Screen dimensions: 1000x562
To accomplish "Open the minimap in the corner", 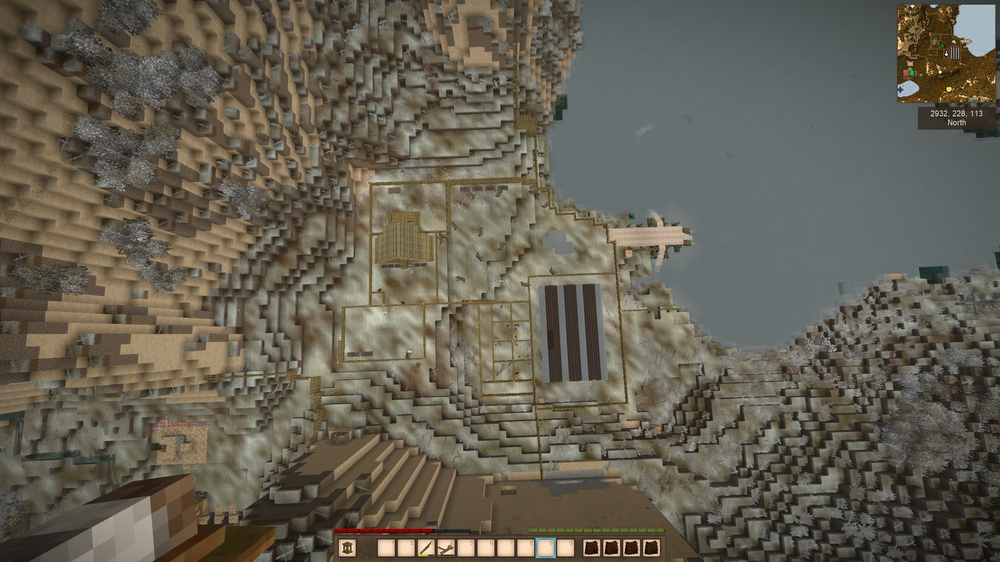I will point(946,53).
